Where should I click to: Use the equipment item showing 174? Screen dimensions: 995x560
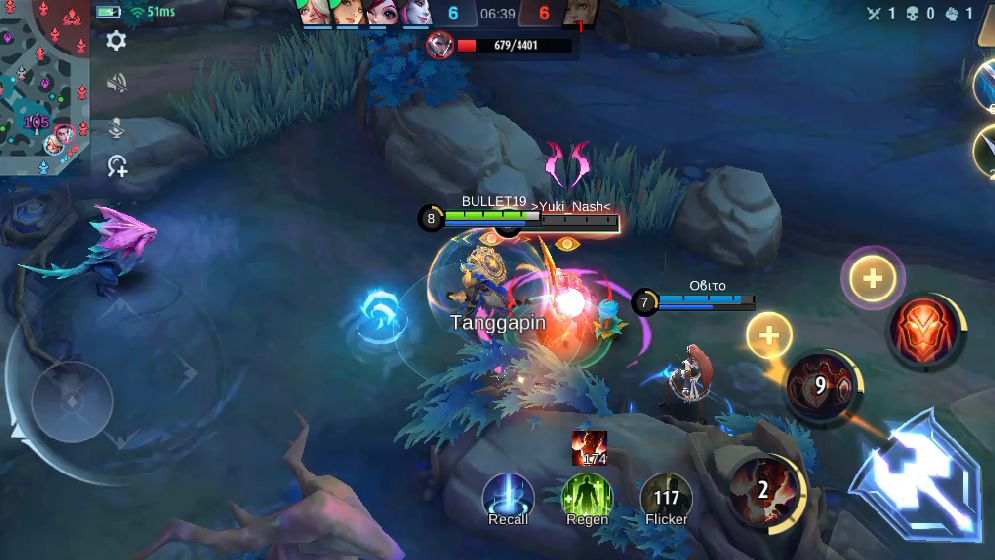click(589, 449)
